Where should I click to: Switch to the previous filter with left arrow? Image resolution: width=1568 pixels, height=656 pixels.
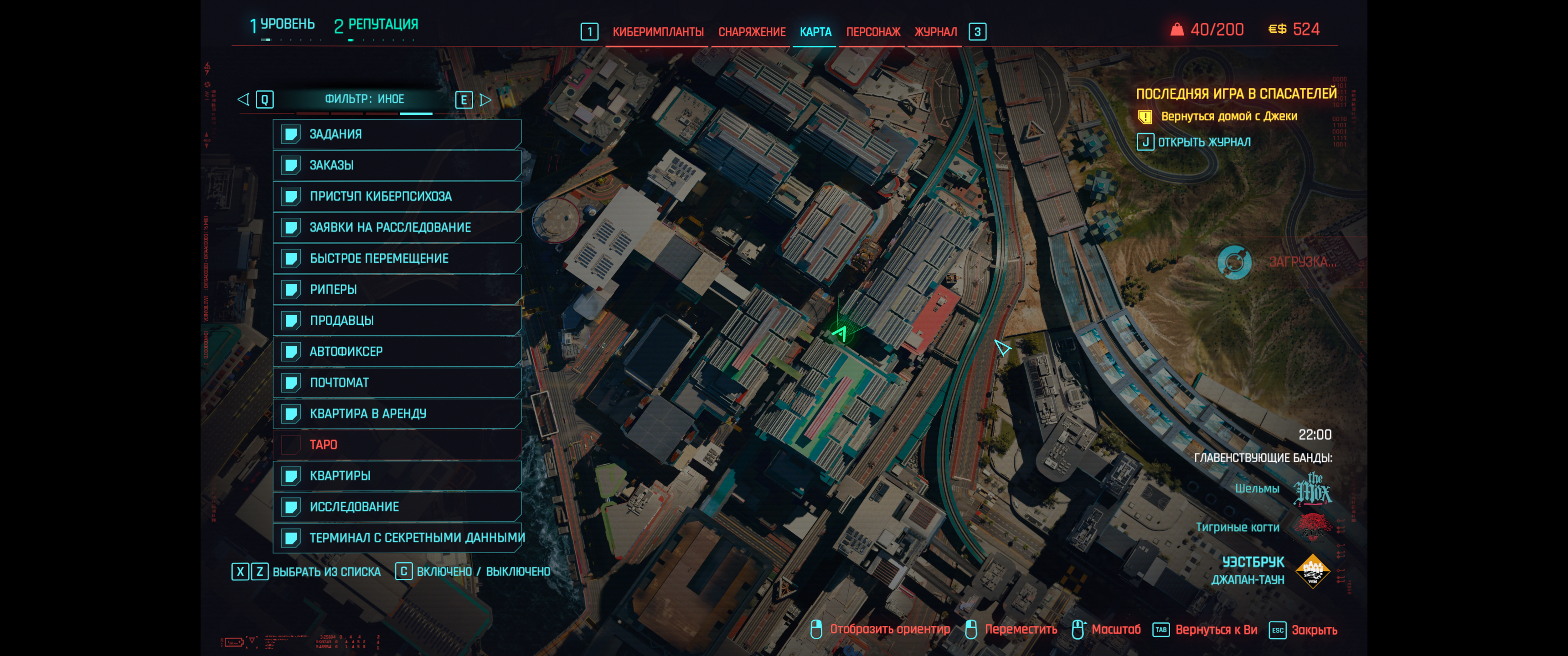pos(243,99)
